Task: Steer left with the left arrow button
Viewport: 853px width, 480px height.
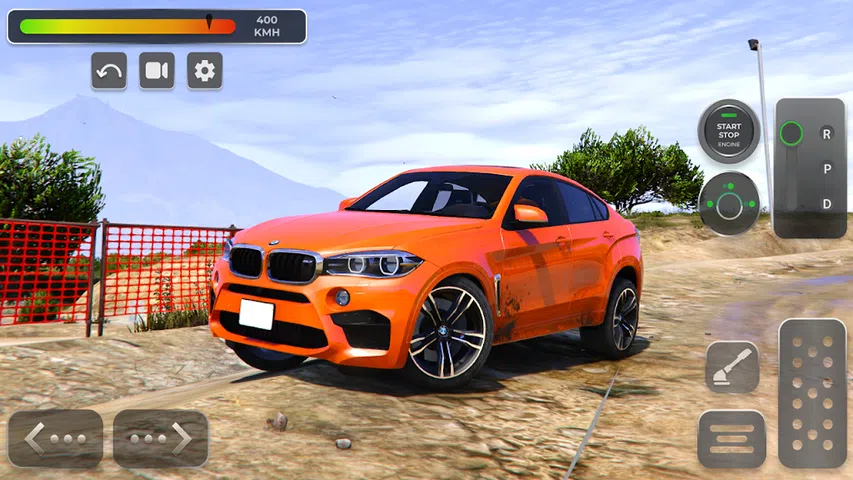Action: (x=56, y=438)
